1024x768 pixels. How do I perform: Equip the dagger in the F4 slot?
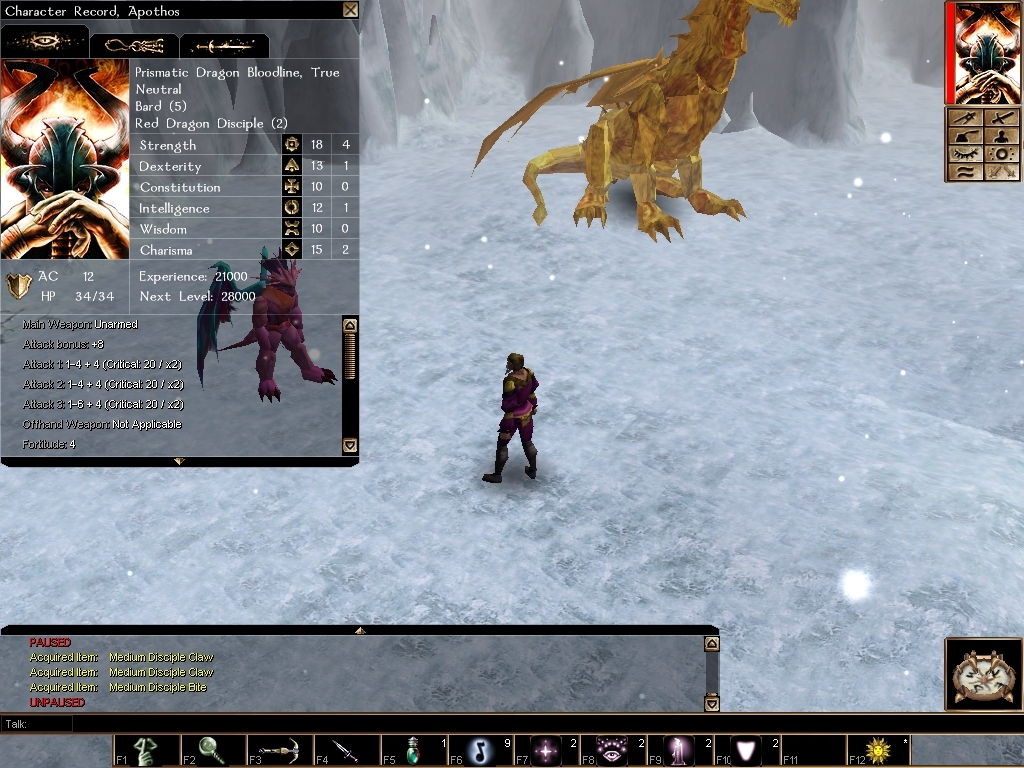click(x=346, y=750)
